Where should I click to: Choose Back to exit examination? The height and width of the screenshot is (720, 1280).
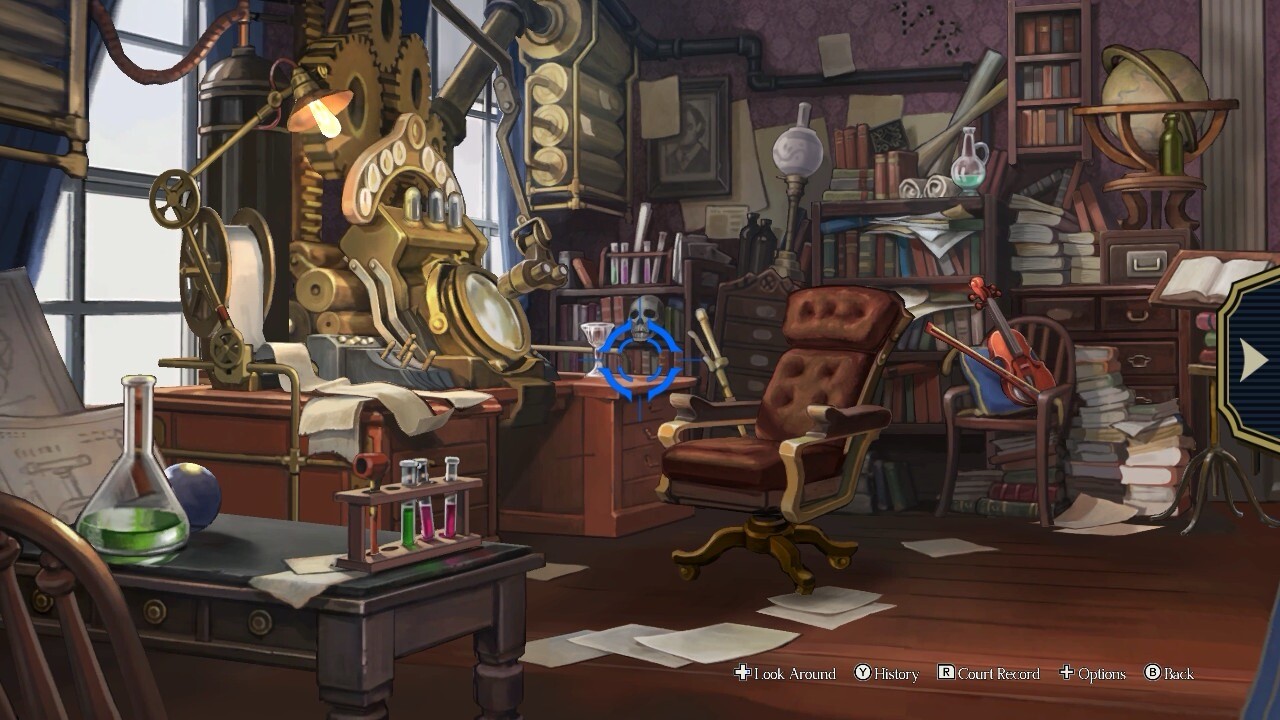pos(1169,674)
